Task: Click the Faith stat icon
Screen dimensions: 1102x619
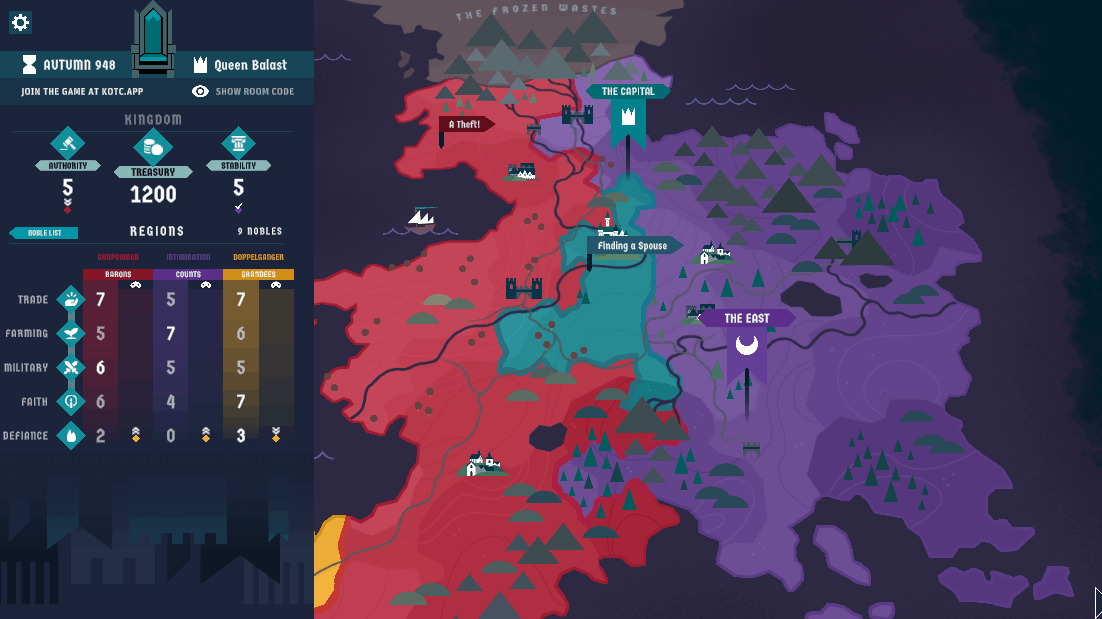Action: 70,401
